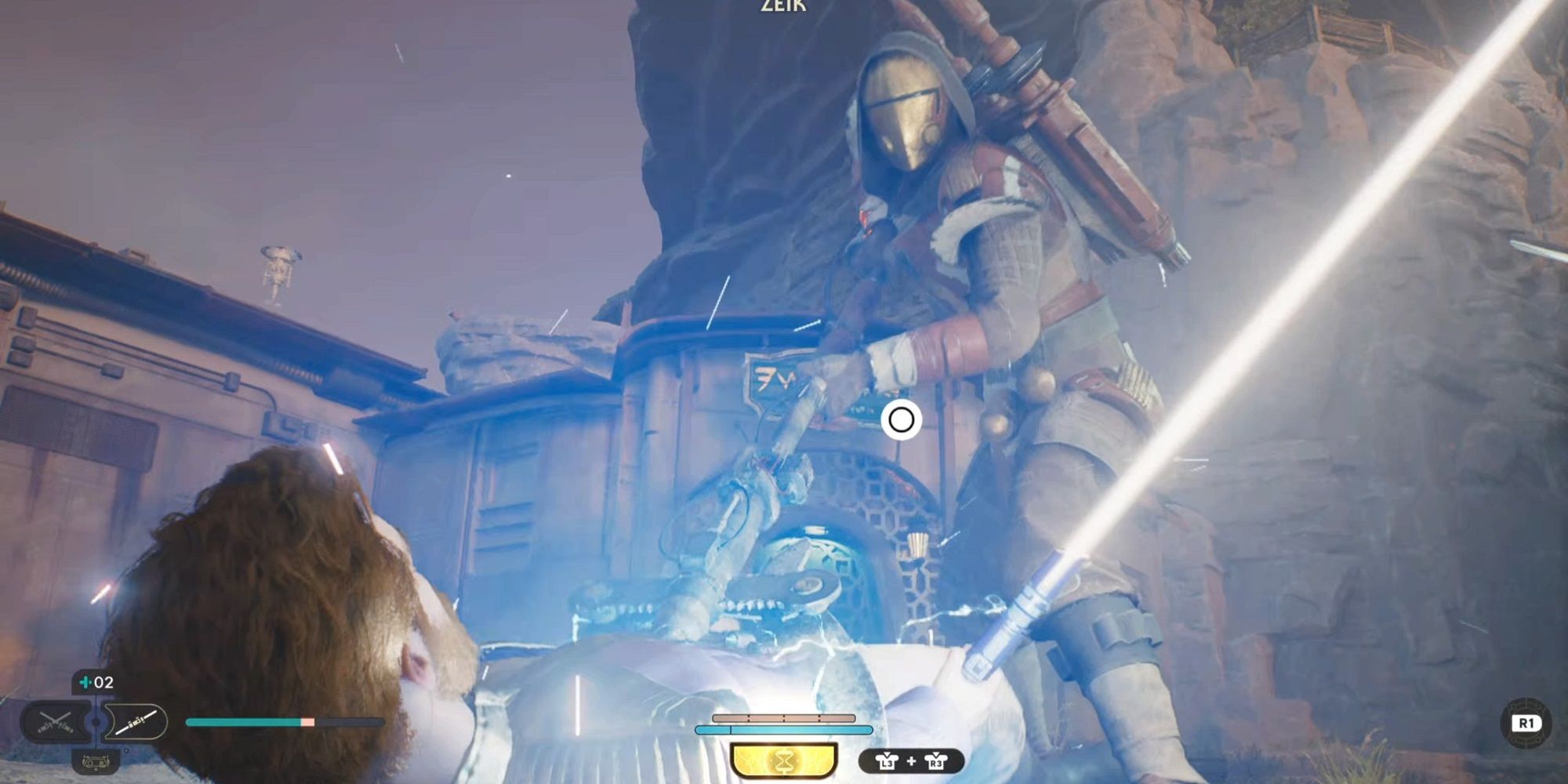The width and height of the screenshot is (1568, 784).
Task: Toggle the targeting reticle on Zeik
Action: (x=902, y=420)
